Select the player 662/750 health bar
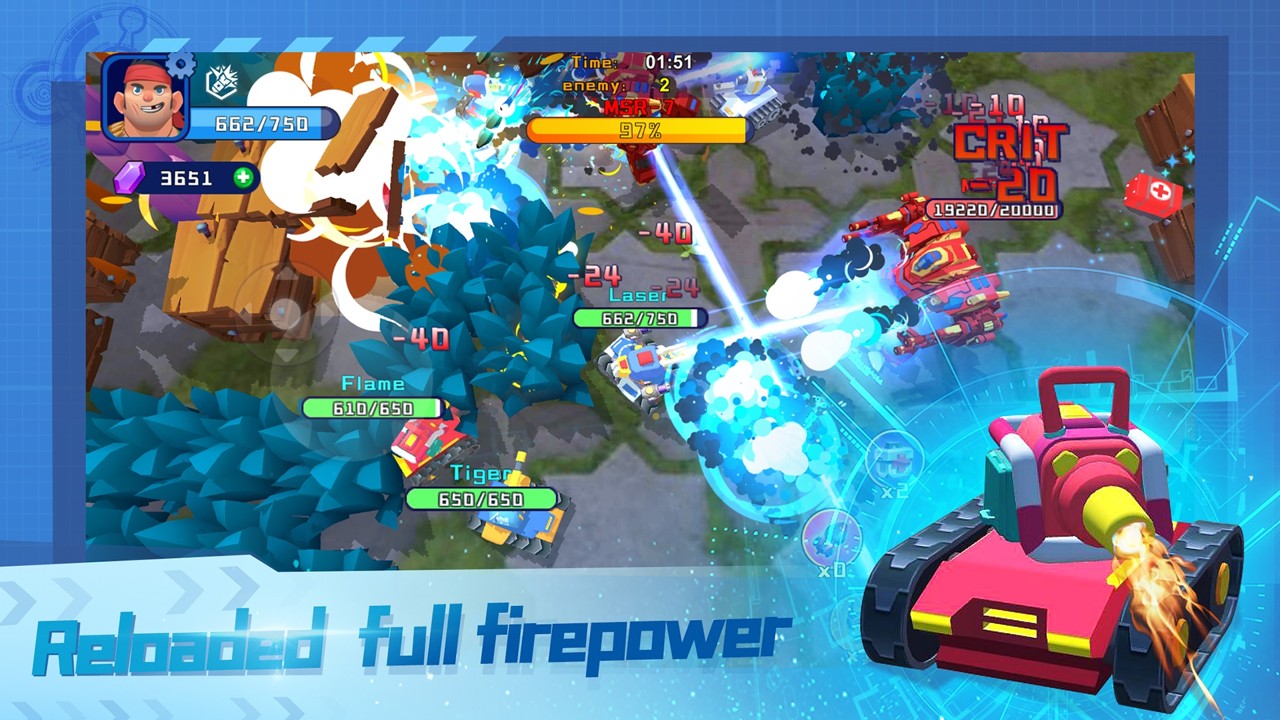 click(x=262, y=124)
